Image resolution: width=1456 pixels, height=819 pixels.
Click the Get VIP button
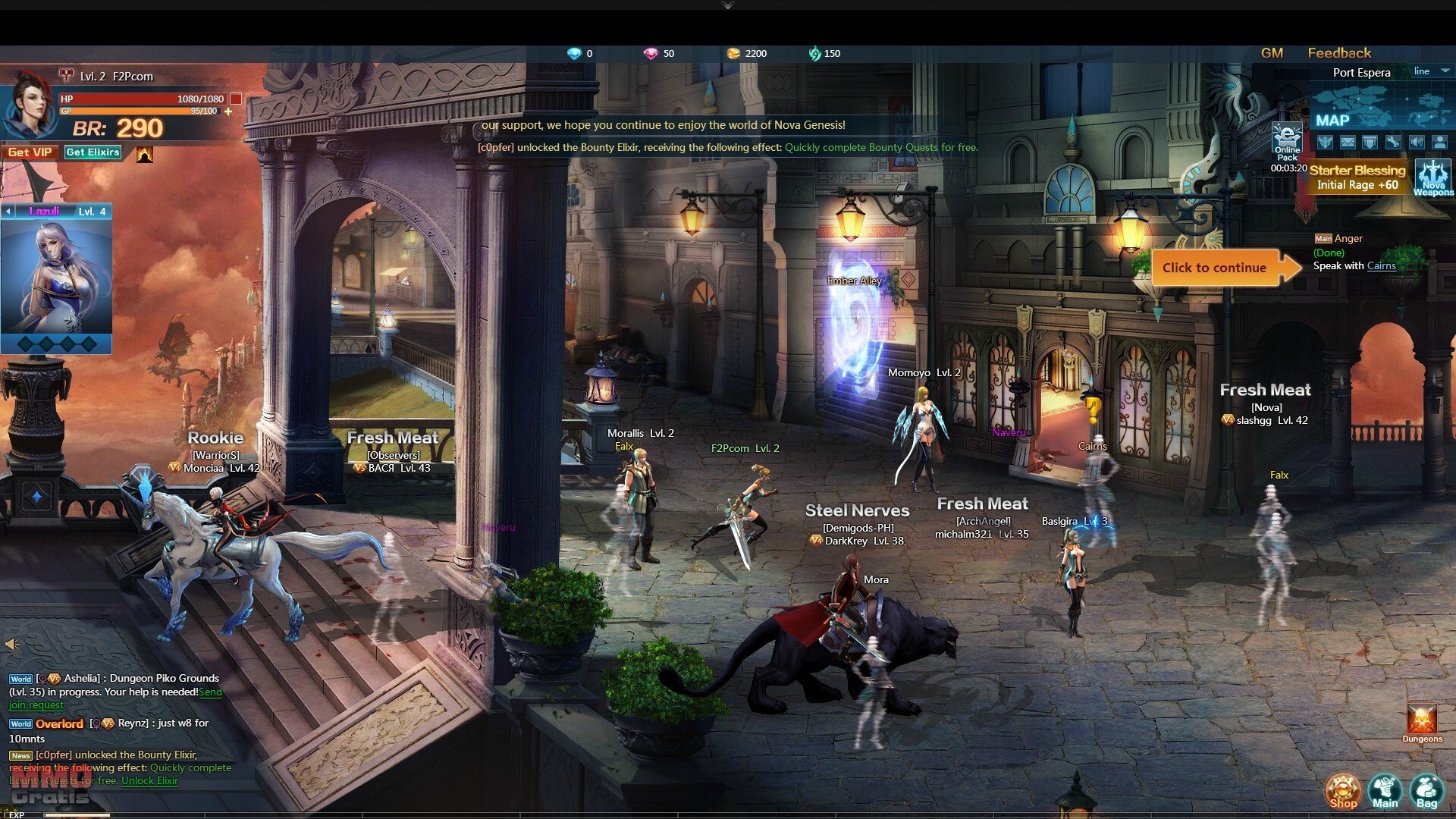(x=30, y=152)
